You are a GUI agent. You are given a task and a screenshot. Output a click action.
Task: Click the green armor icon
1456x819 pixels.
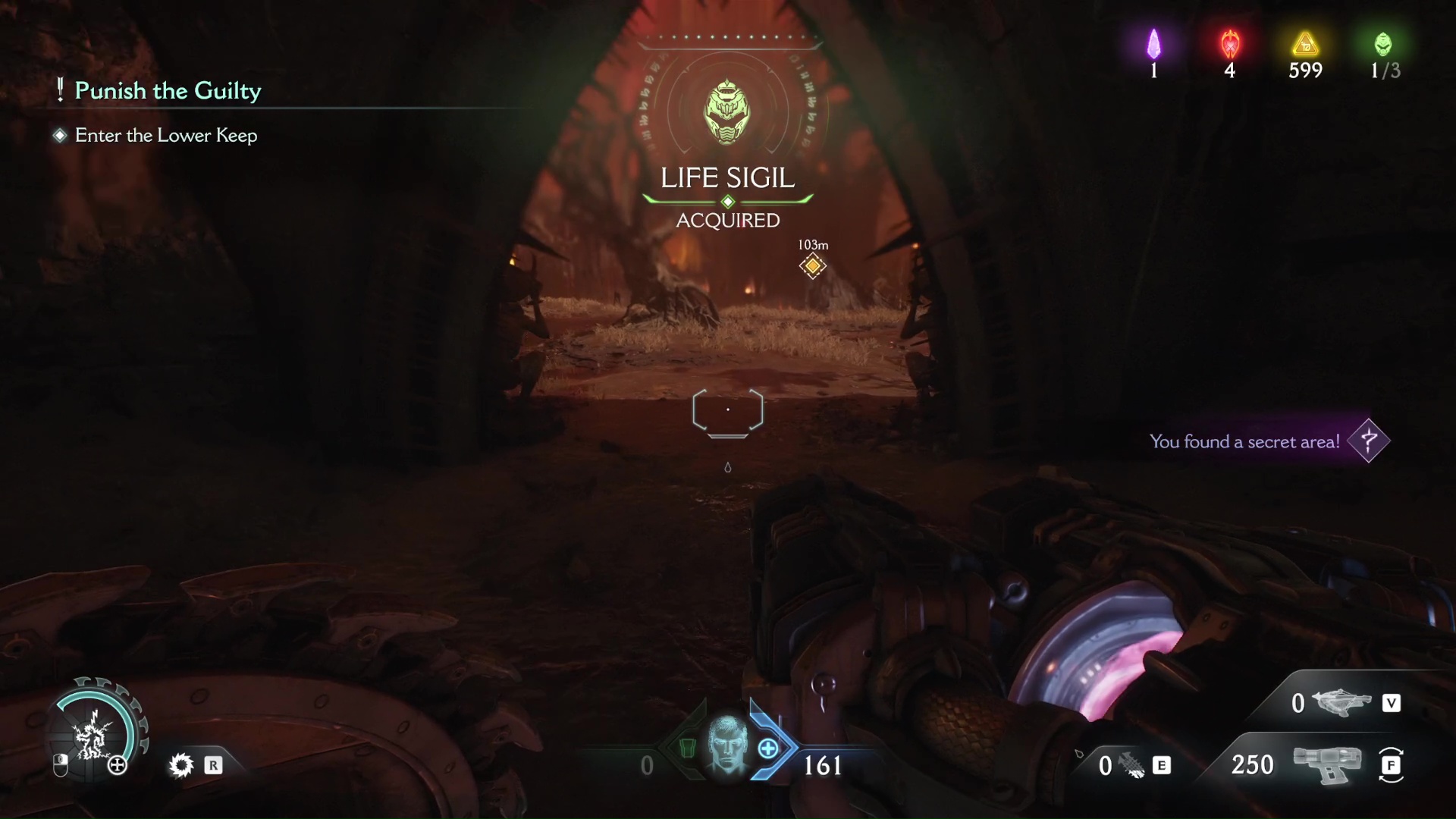687,748
